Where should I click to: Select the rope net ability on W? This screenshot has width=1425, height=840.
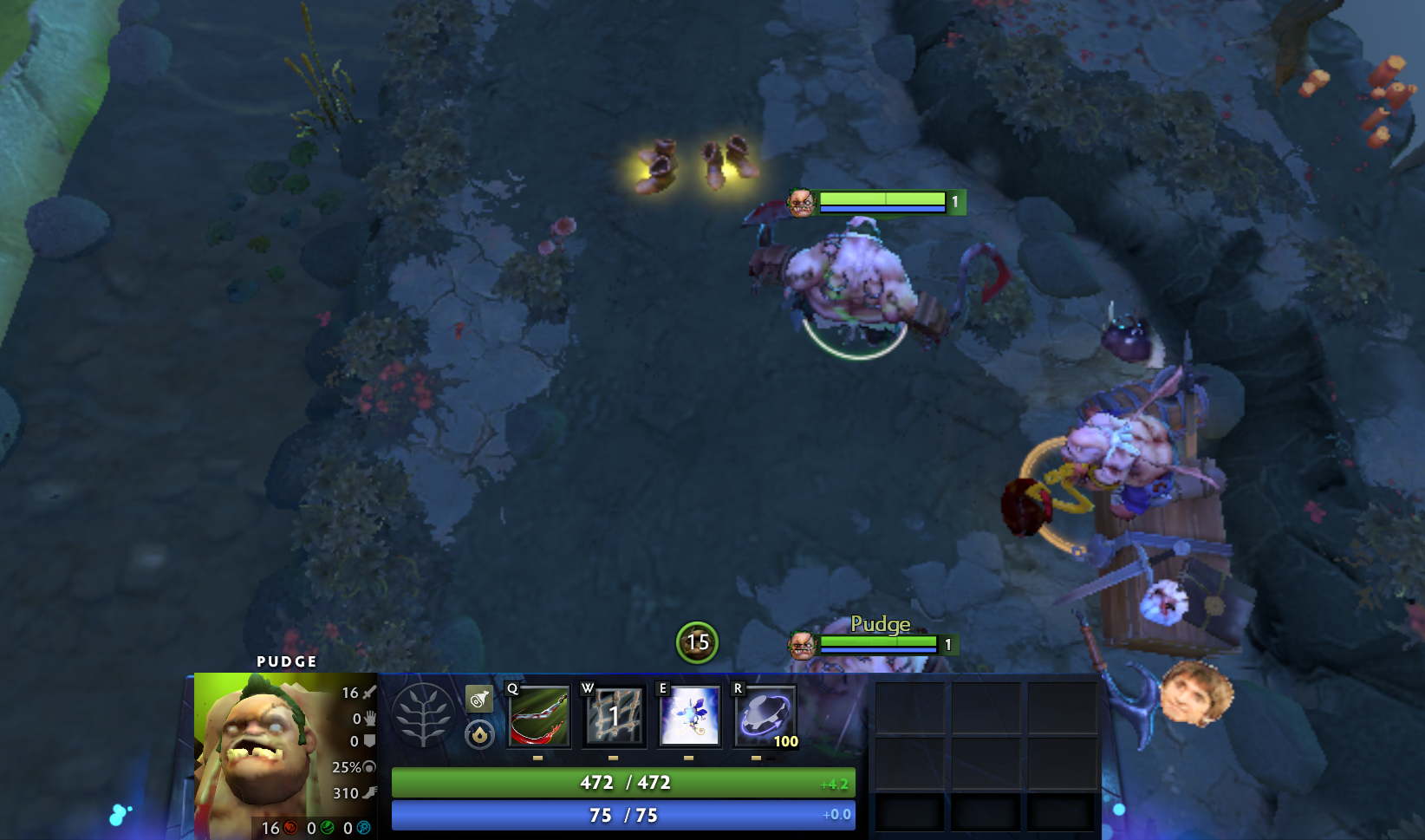coord(615,716)
